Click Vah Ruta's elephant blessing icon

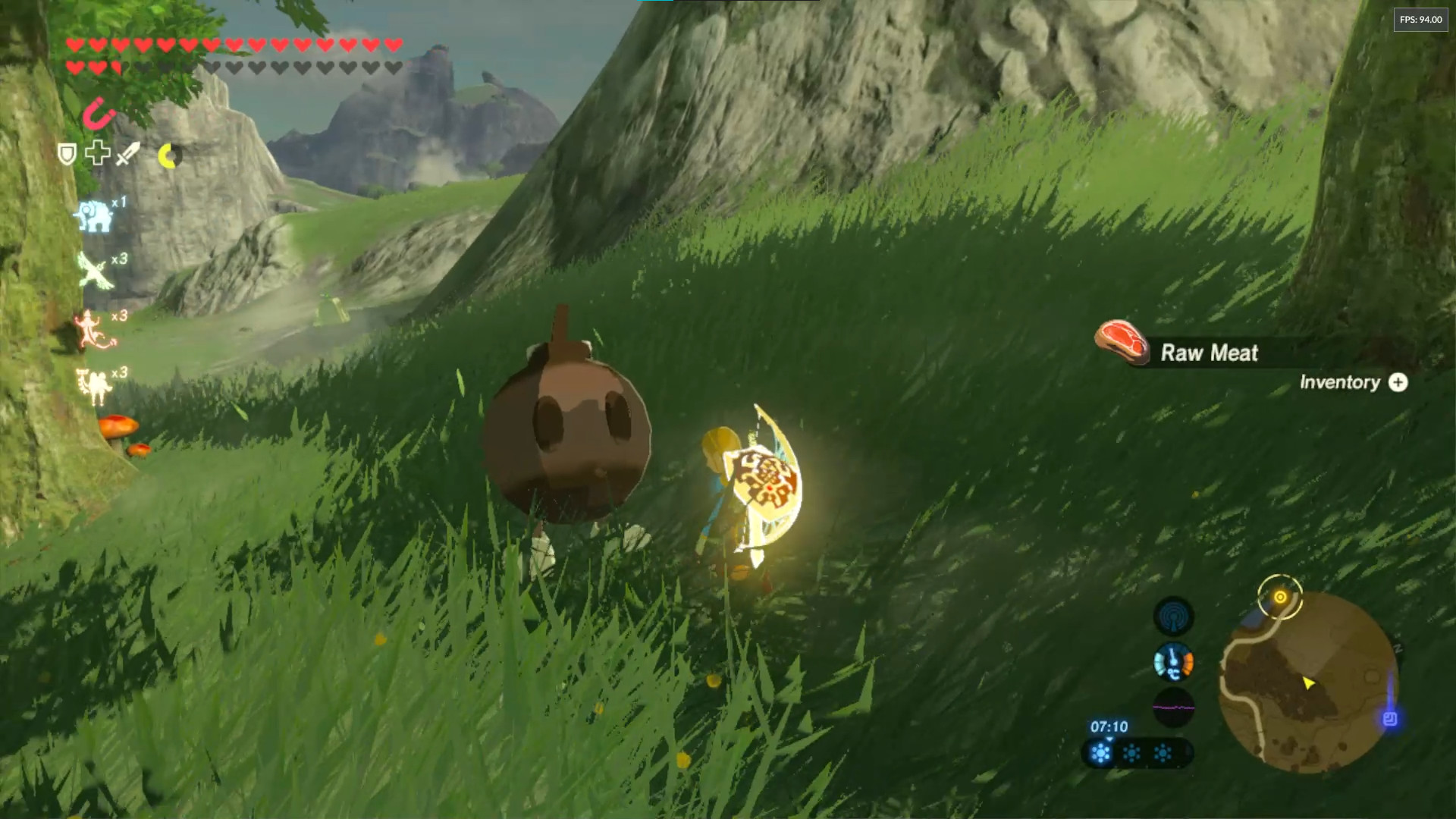(95, 216)
